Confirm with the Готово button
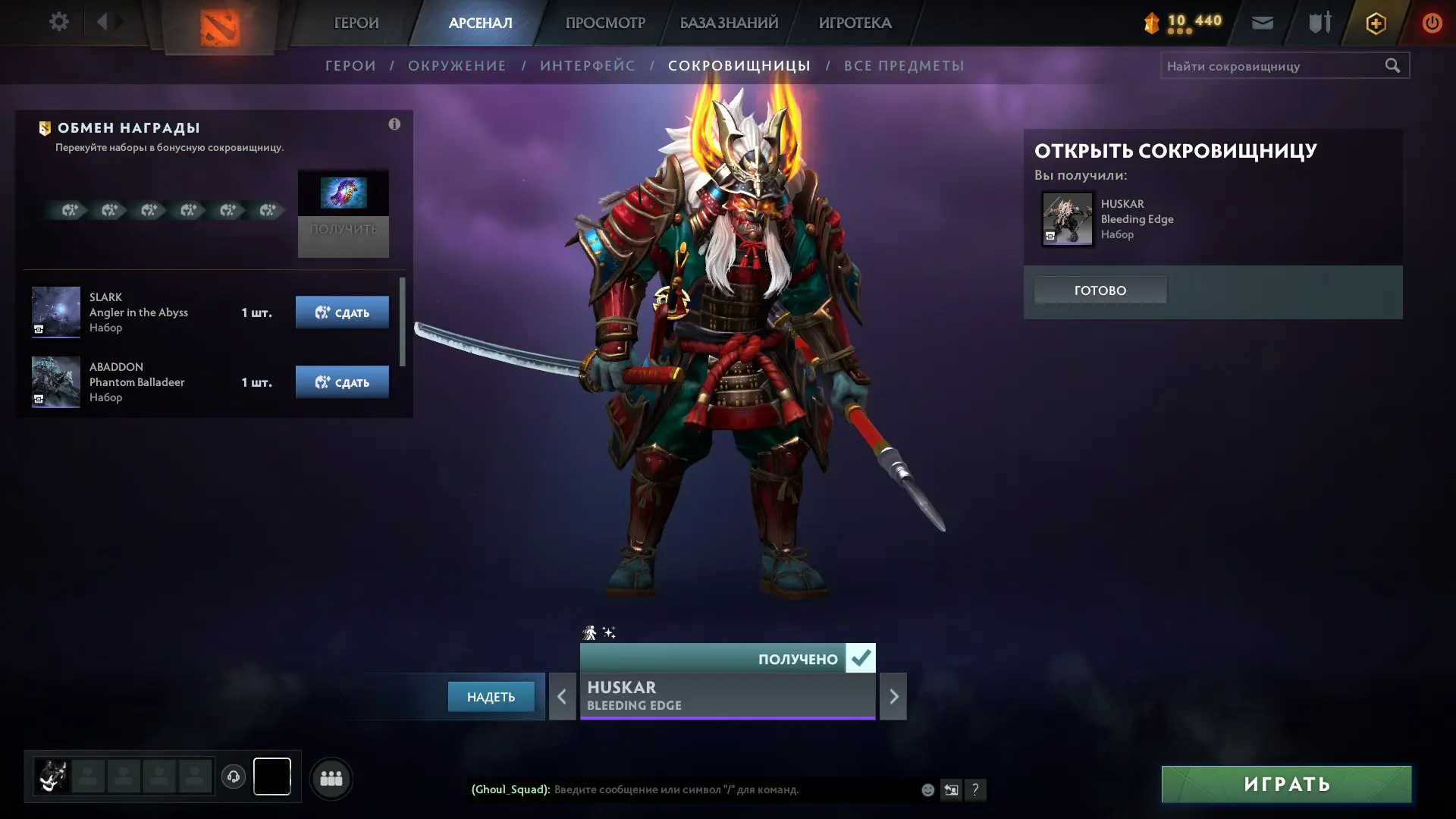 pos(1100,290)
